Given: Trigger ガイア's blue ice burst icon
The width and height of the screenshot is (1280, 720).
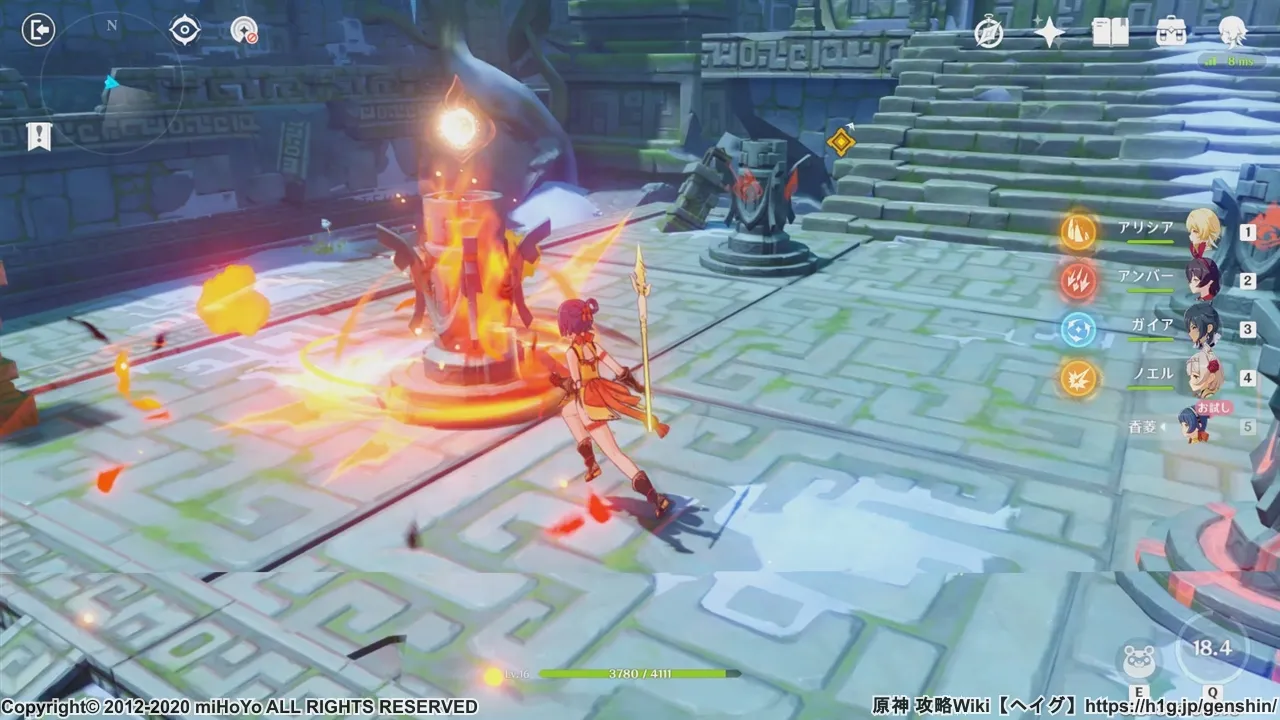Looking at the screenshot, I should coord(1079,329).
